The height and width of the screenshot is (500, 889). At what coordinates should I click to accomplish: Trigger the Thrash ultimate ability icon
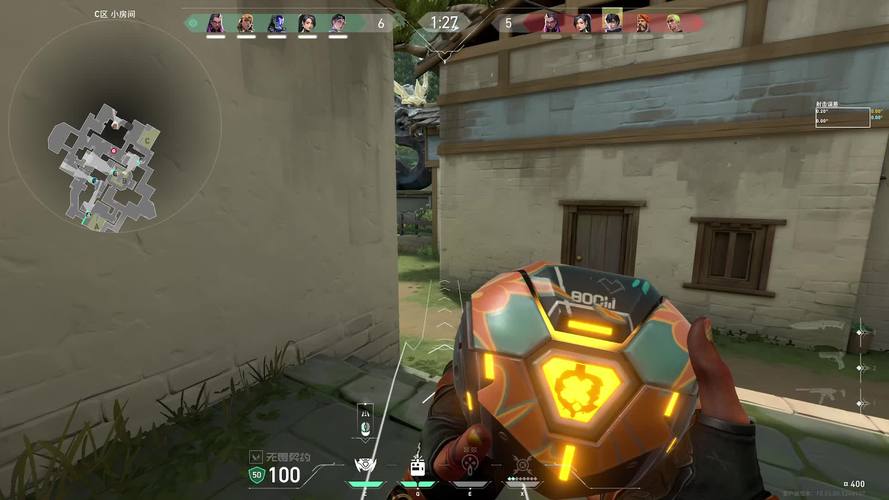[522, 465]
